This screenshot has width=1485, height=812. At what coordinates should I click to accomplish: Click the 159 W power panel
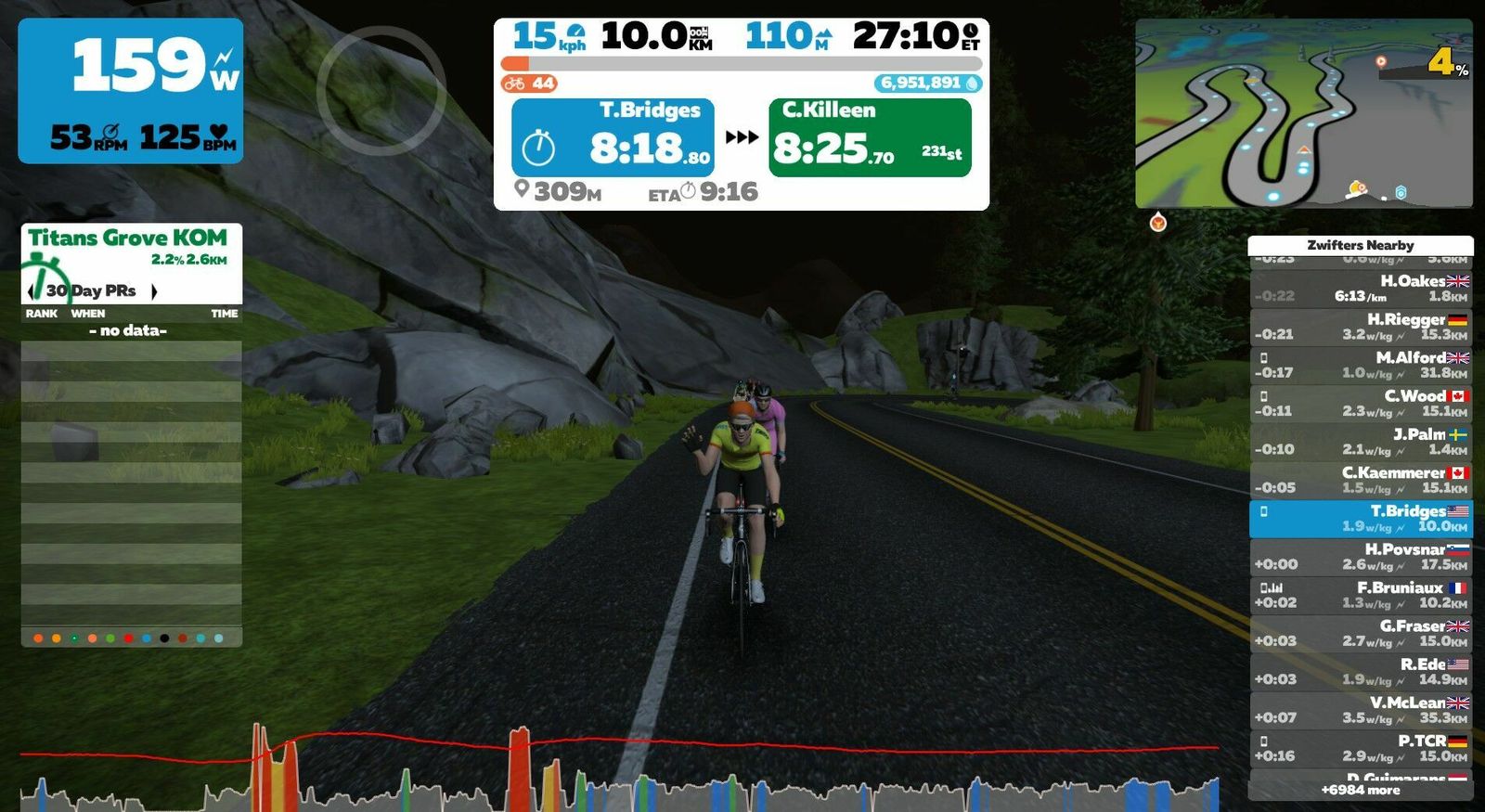pos(131,91)
